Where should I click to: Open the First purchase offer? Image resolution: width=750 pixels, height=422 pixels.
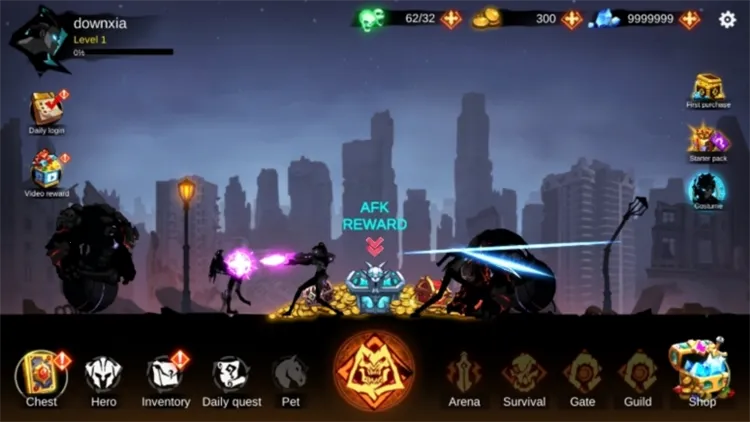(x=708, y=88)
